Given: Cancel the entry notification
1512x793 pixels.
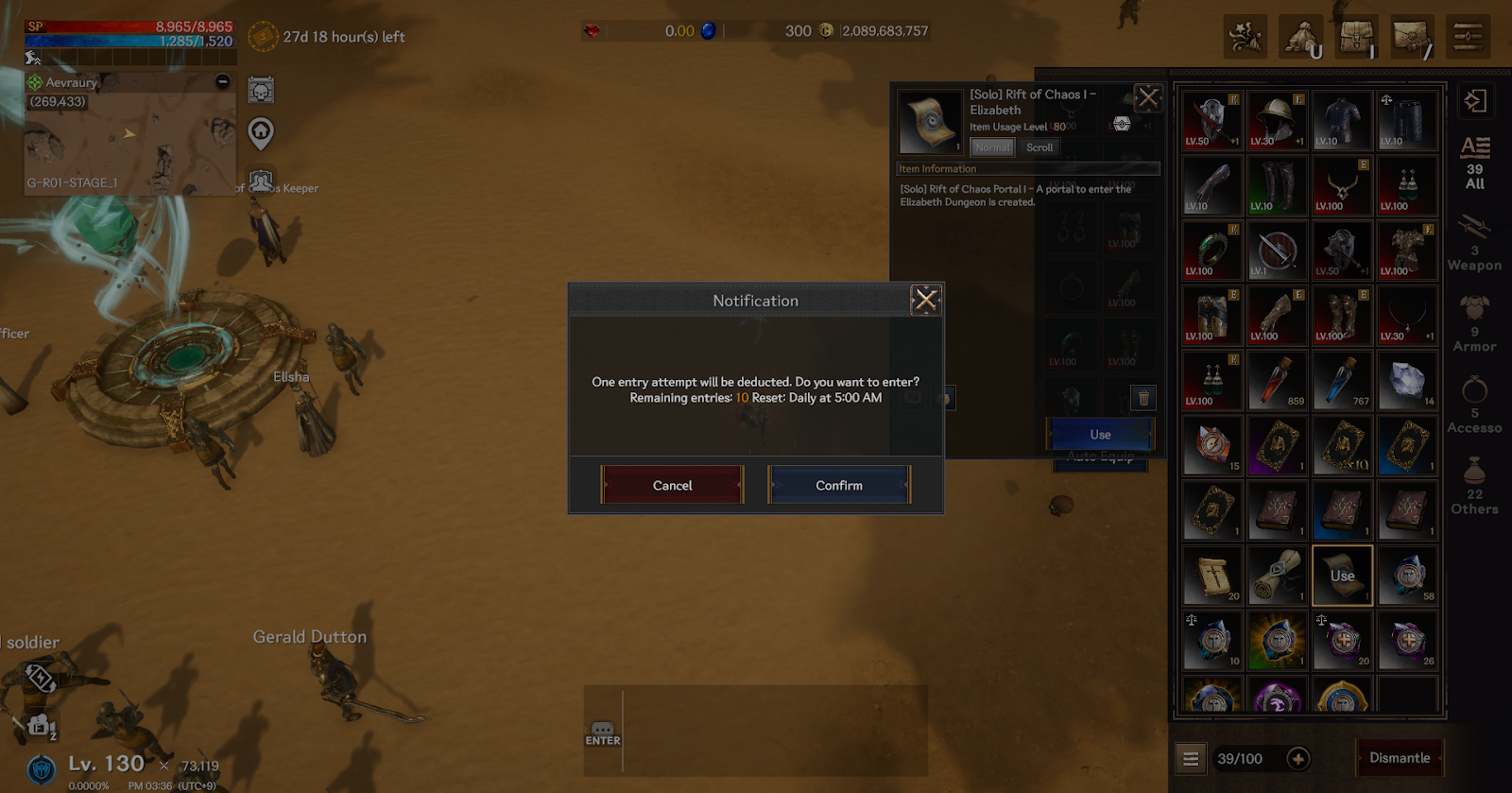Looking at the screenshot, I should click(672, 485).
